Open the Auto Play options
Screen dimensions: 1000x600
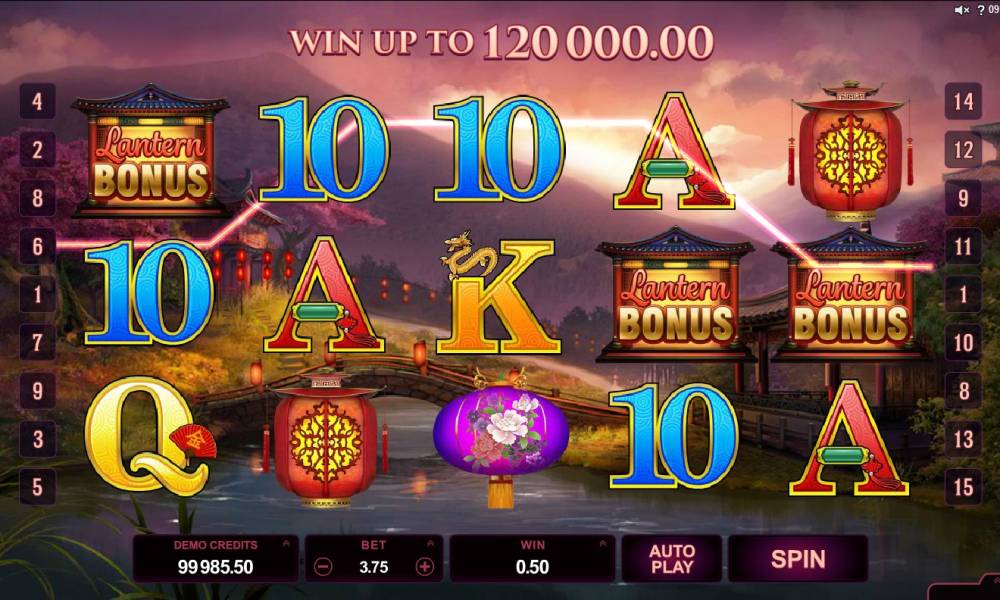[671, 558]
